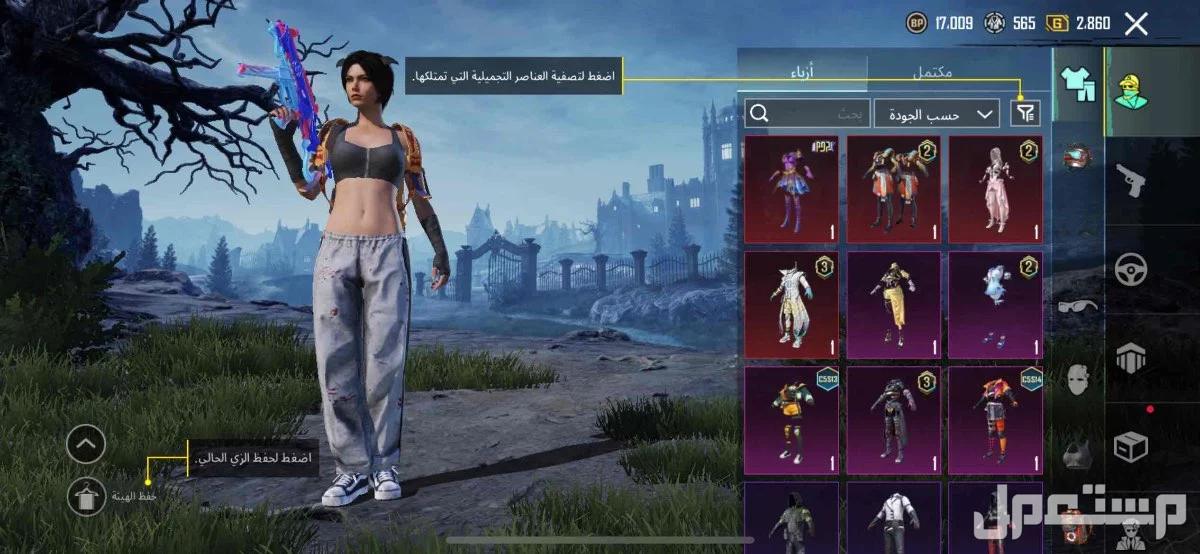Expand the up-arrow circle button

(x=86, y=445)
